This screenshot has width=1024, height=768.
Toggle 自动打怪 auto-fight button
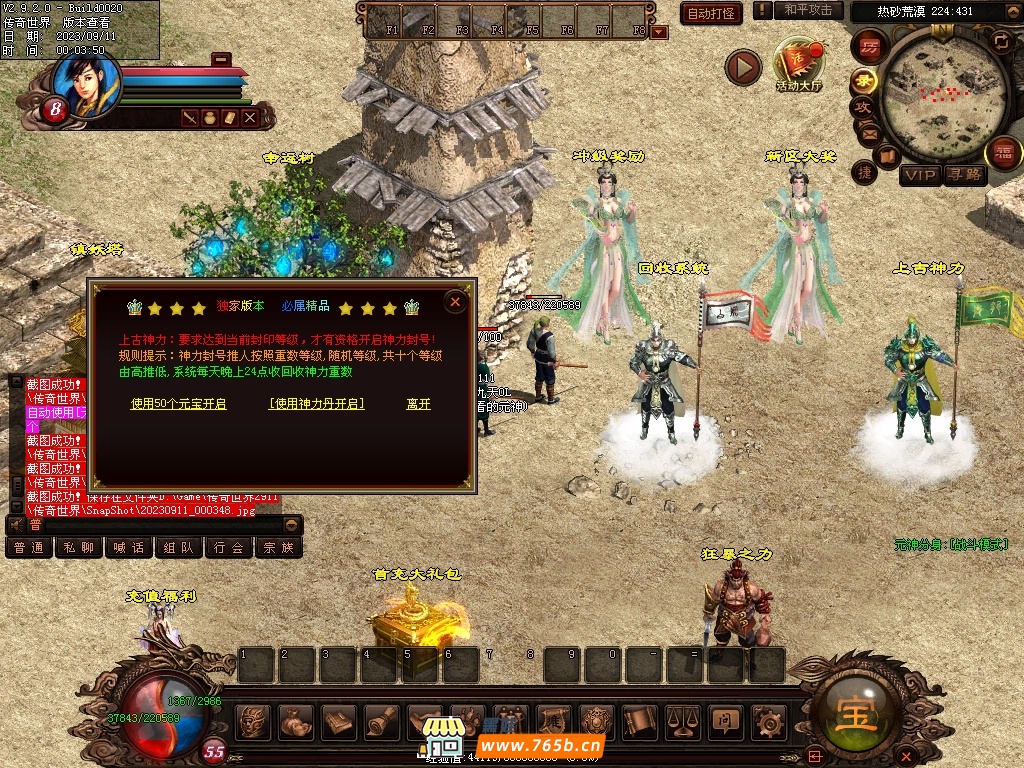(x=711, y=13)
